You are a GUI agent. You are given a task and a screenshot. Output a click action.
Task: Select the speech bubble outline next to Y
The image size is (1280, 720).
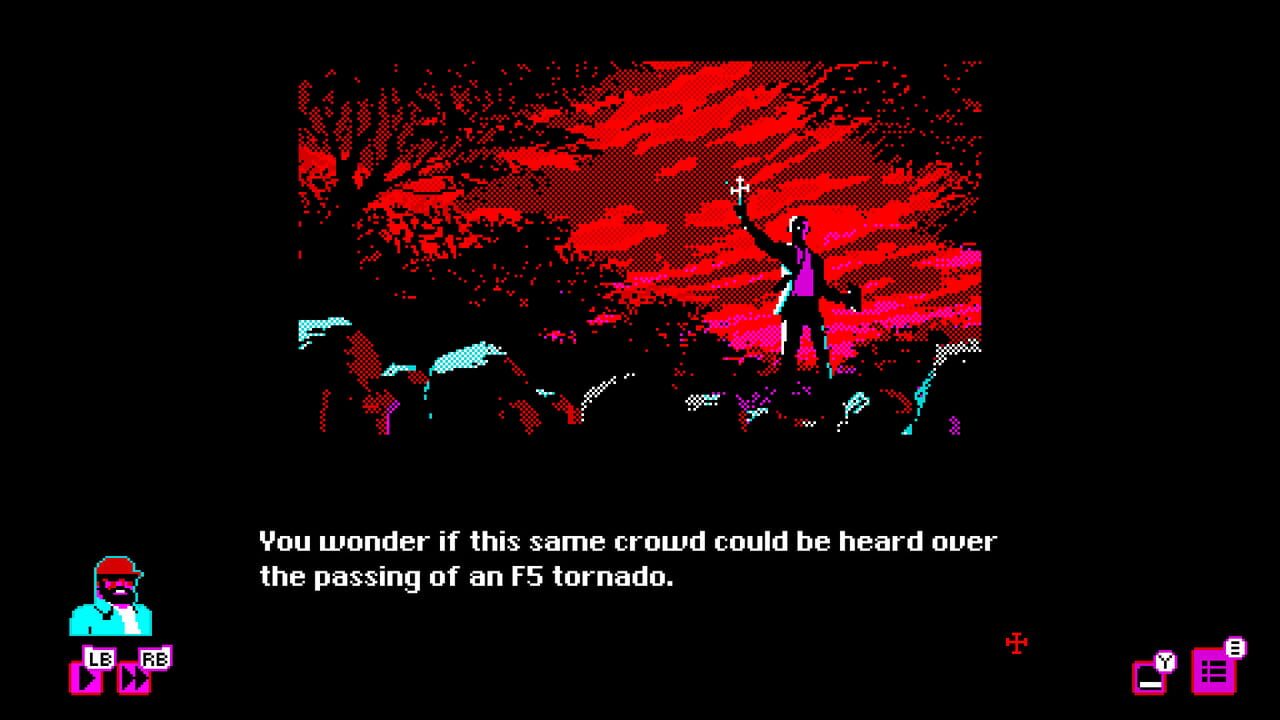pyautogui.click(x=1147, y=678)
